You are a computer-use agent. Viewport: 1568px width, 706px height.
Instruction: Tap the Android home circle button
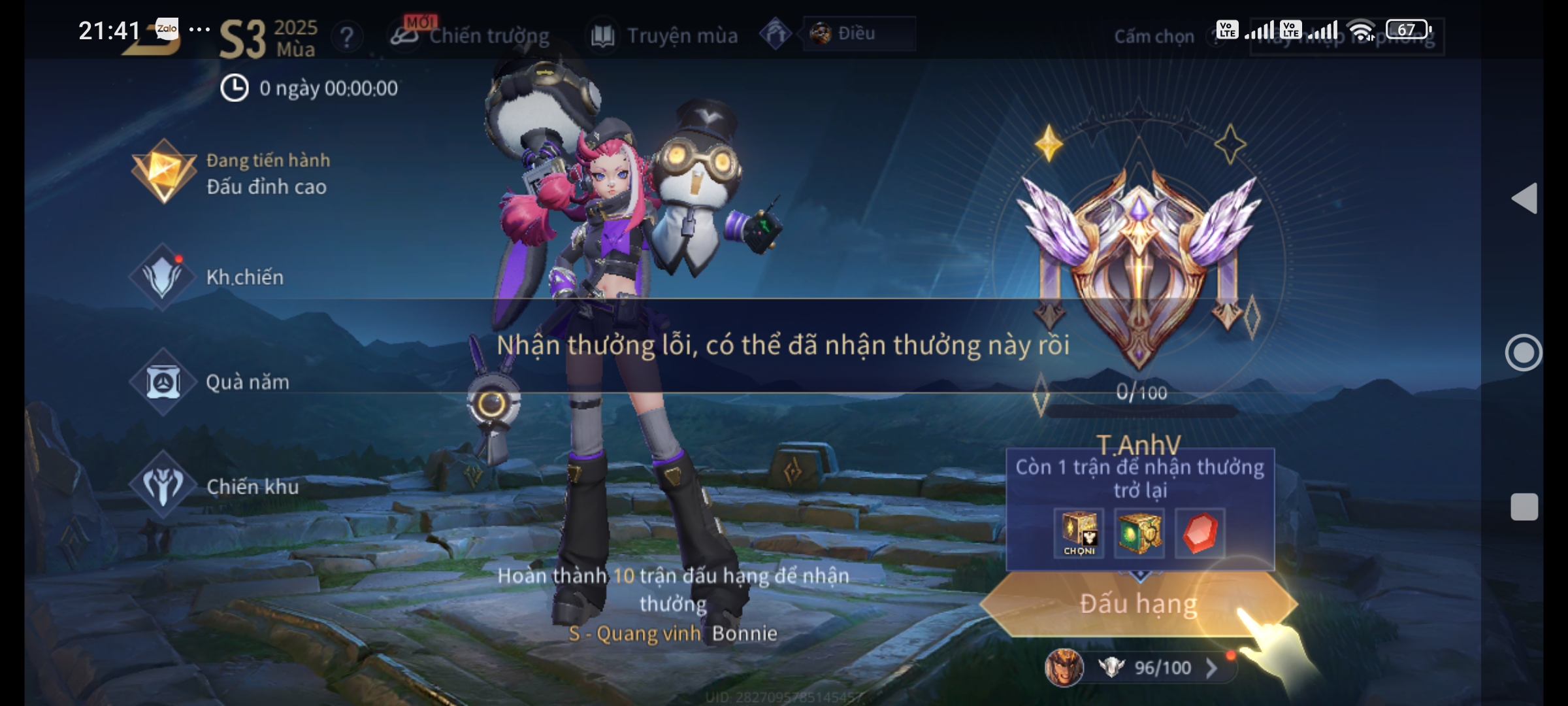[x=1524, y=353]
